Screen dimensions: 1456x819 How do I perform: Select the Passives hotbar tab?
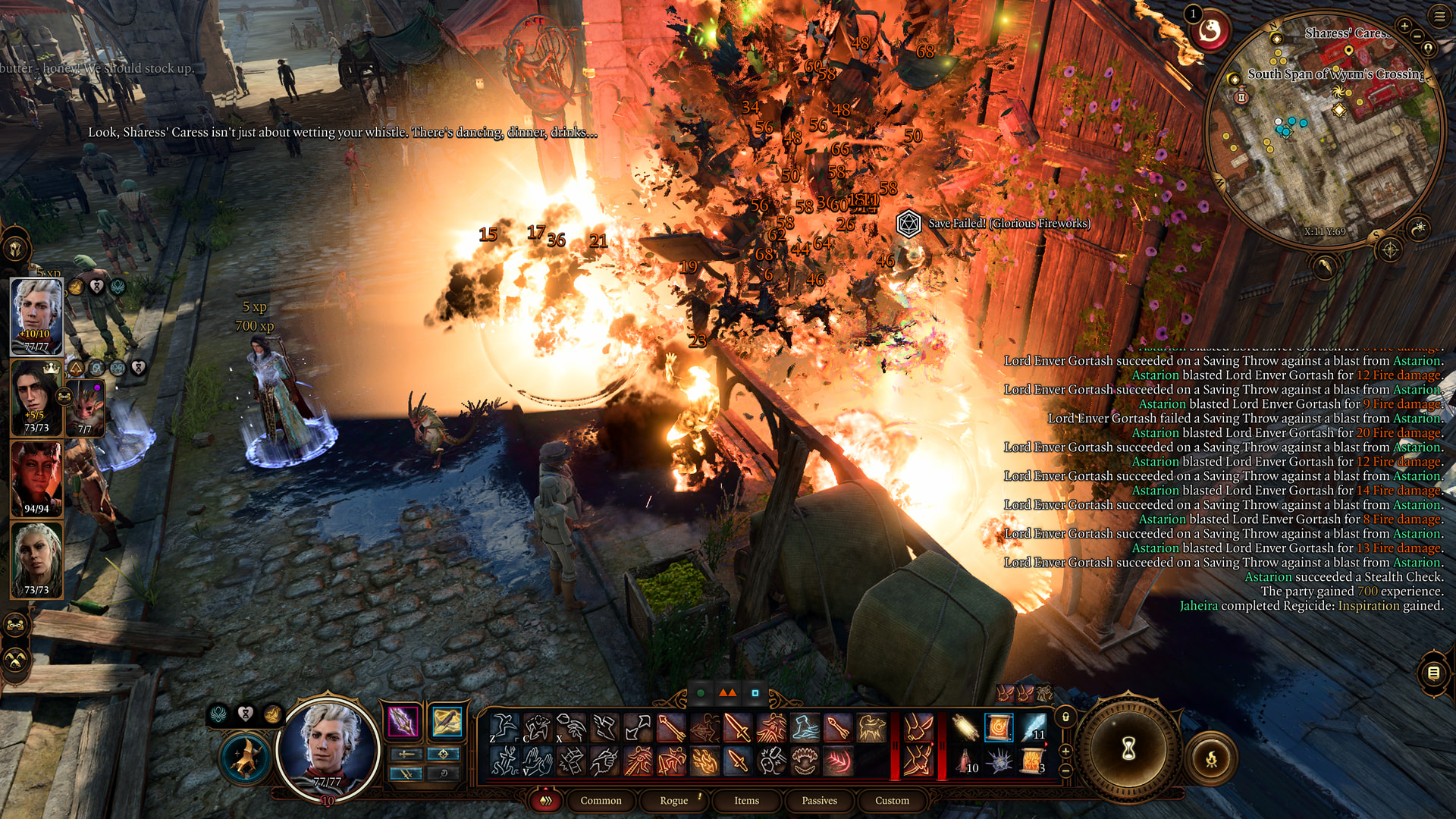point(819,800)
